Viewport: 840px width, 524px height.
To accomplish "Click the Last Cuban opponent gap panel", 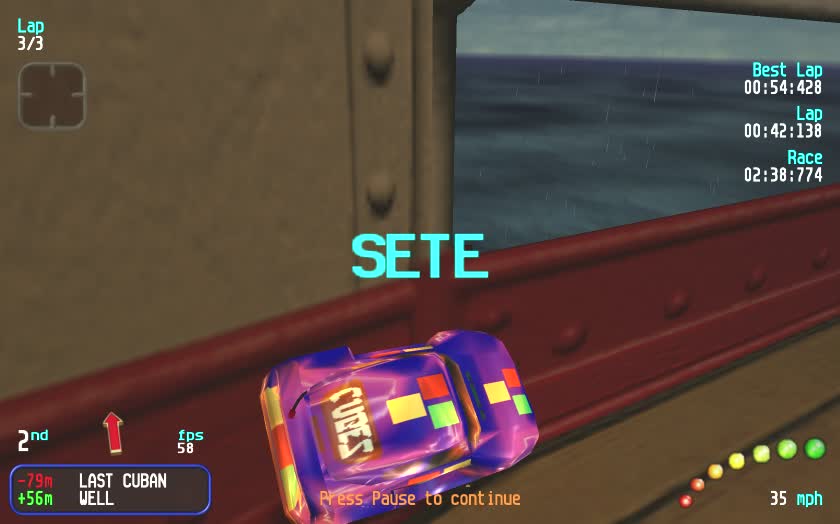I will tap(110, 489).
